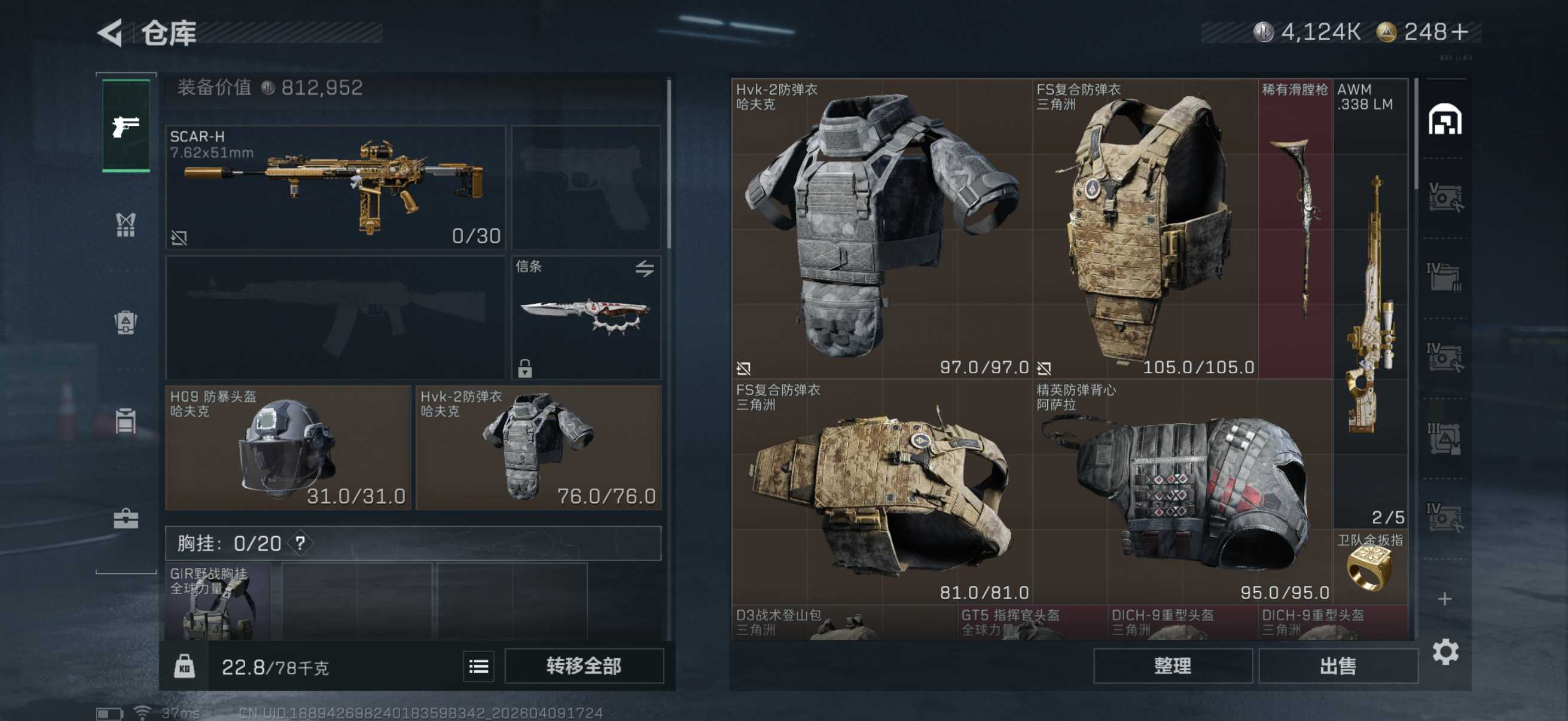This screenshot has width=1568, height=721.
Task: Select the 稀有滑膛枪 musket item
Action: pyautogui.click(x=1295, y=228)
